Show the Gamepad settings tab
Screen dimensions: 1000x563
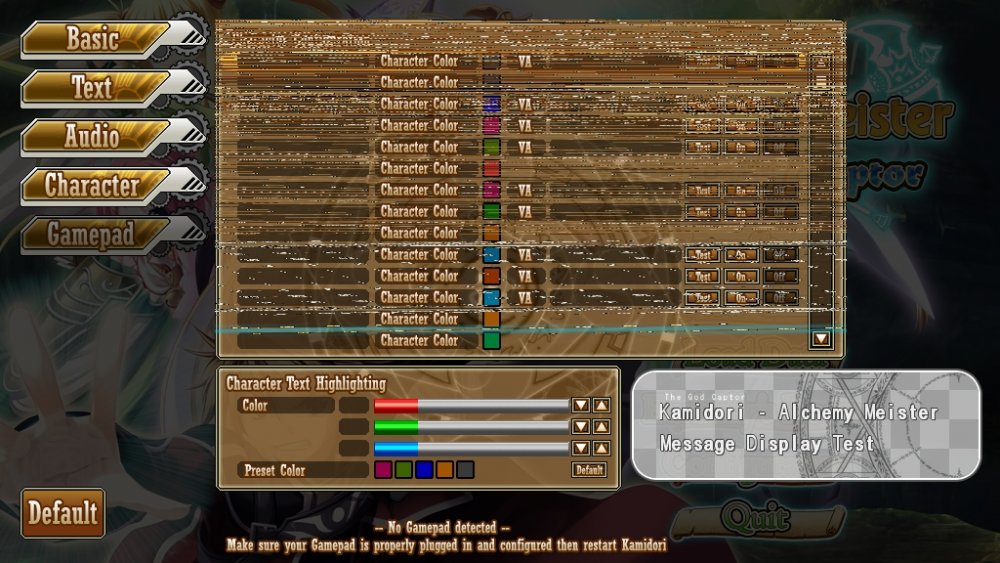(x=93, y=234)
